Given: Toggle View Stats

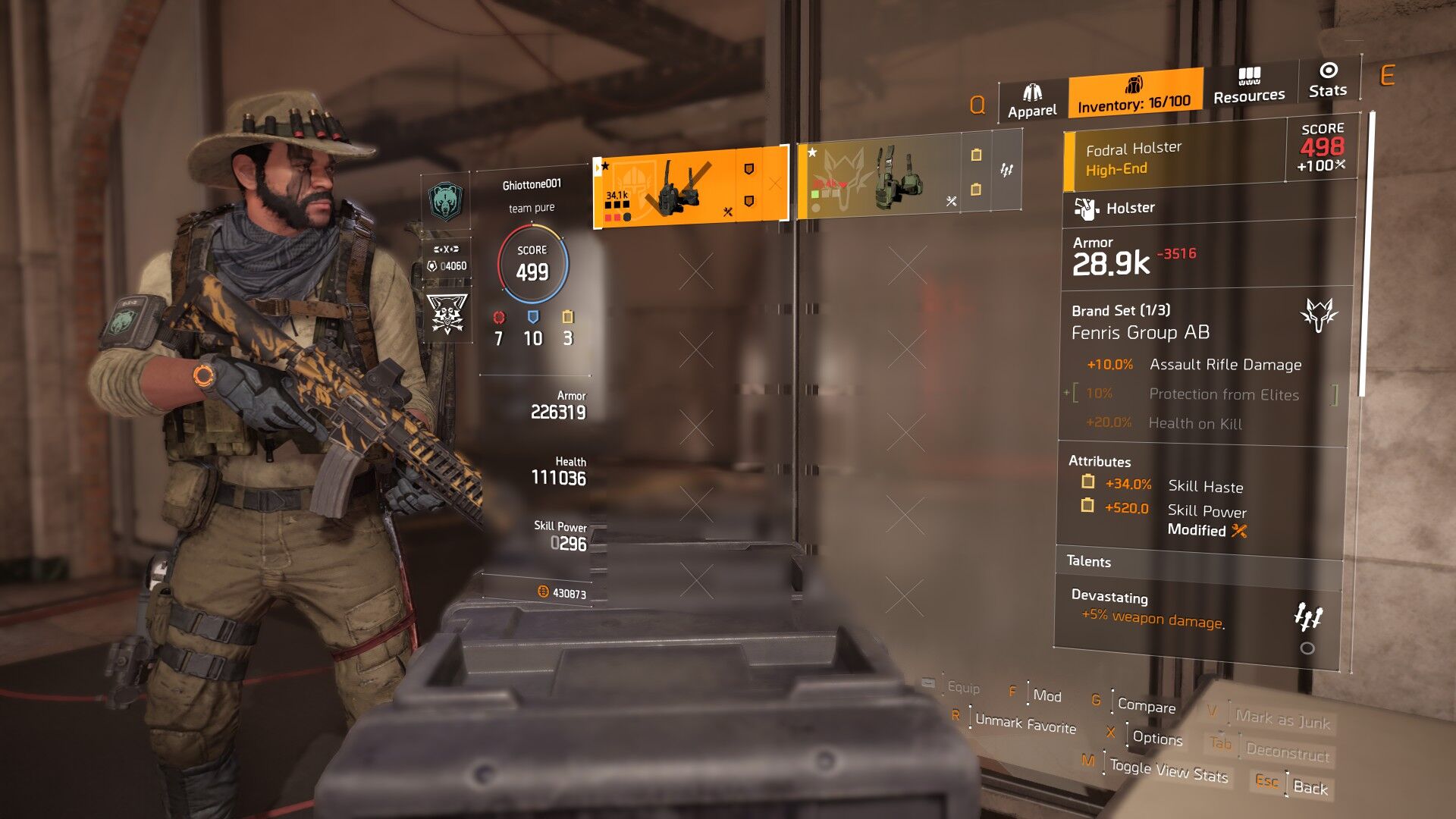Looking at the screenshot, I should pyautogui.click(x=1168, y=770).
